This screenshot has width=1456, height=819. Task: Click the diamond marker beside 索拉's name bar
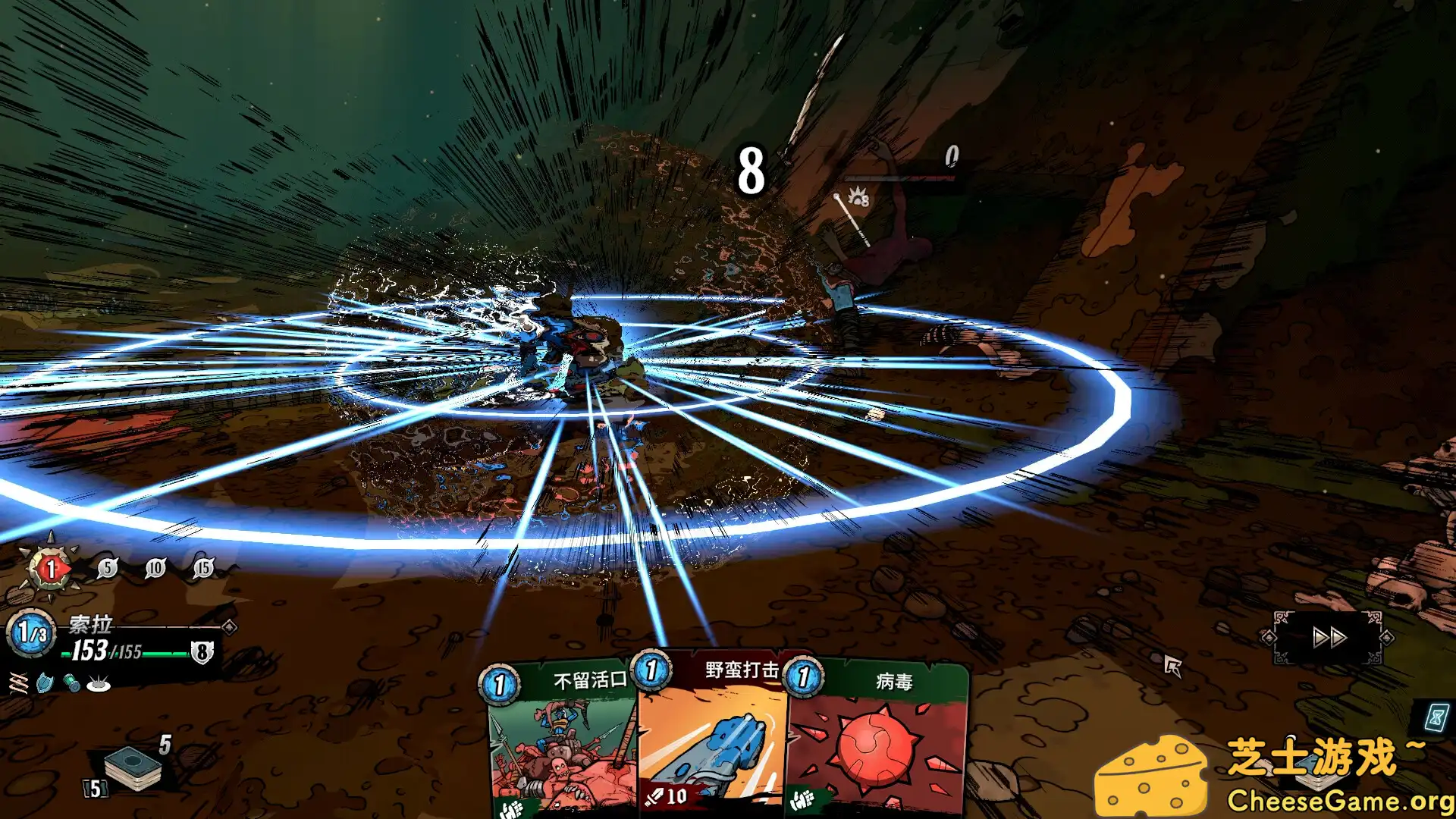tap(229, 629)
